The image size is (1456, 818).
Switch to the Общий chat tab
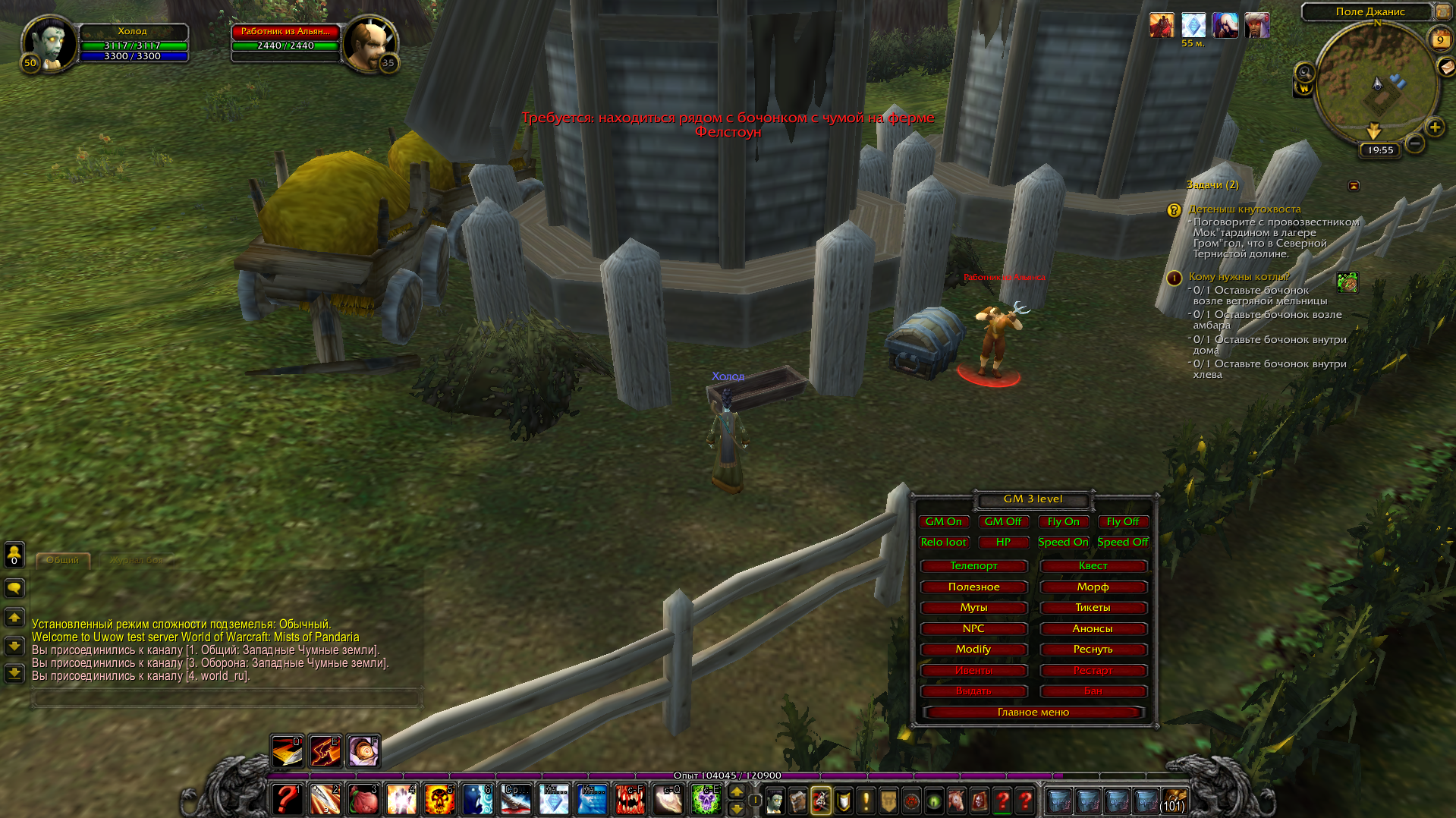[x=63, y=560]
